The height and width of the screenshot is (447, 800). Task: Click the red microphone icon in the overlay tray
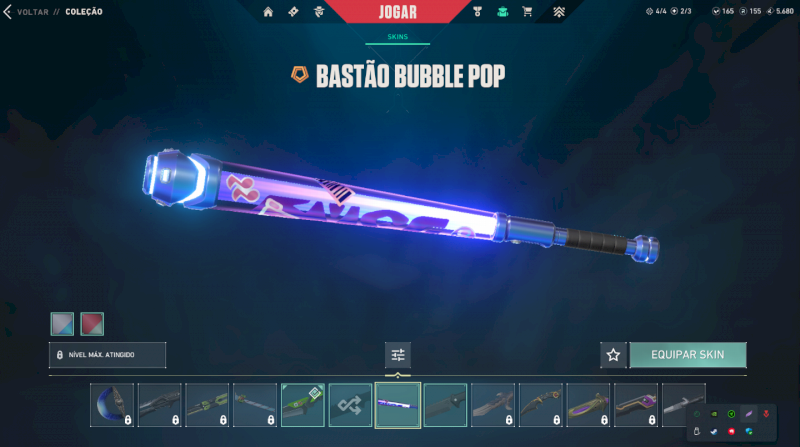[x=766, y=414]
